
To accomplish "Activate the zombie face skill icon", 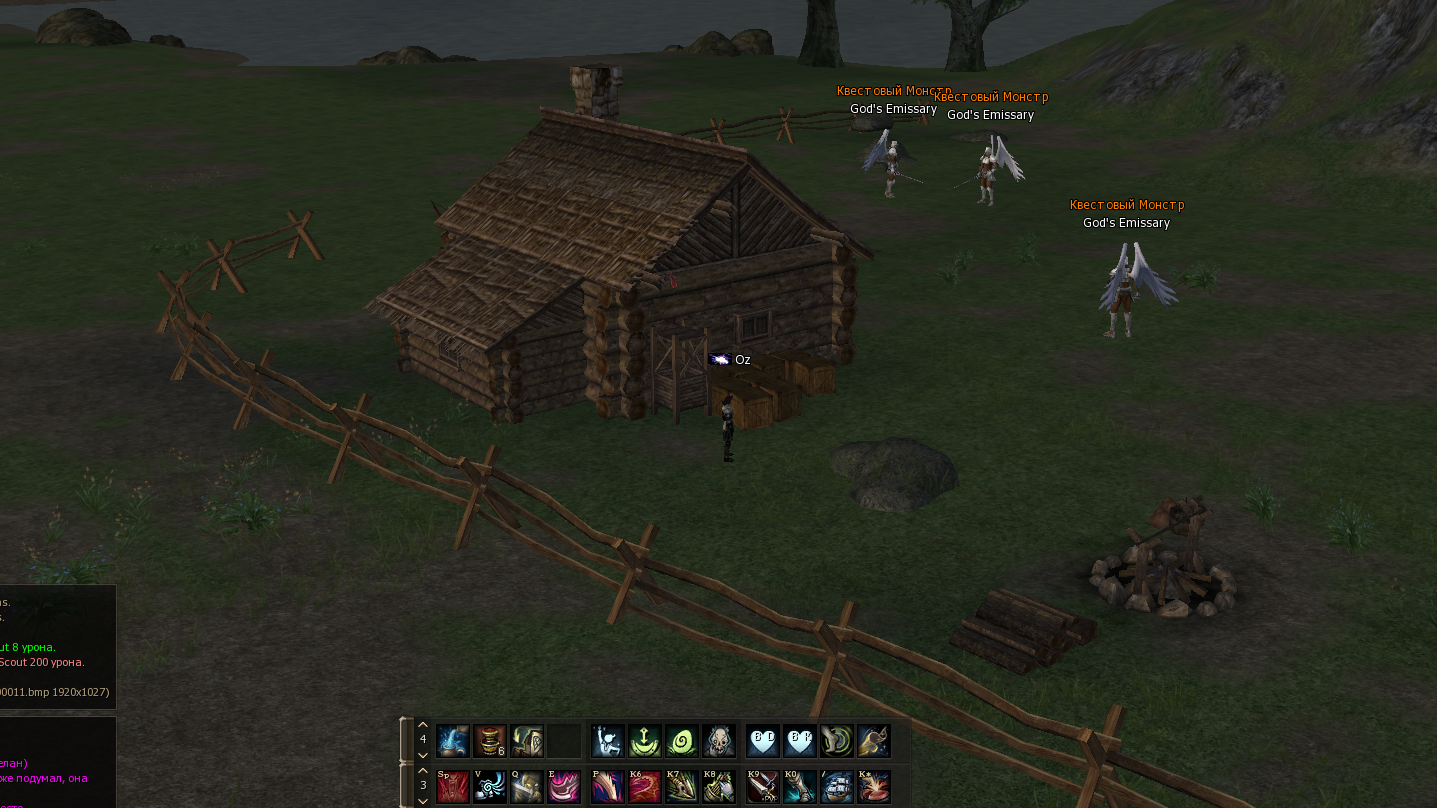I will coord(718,742).
